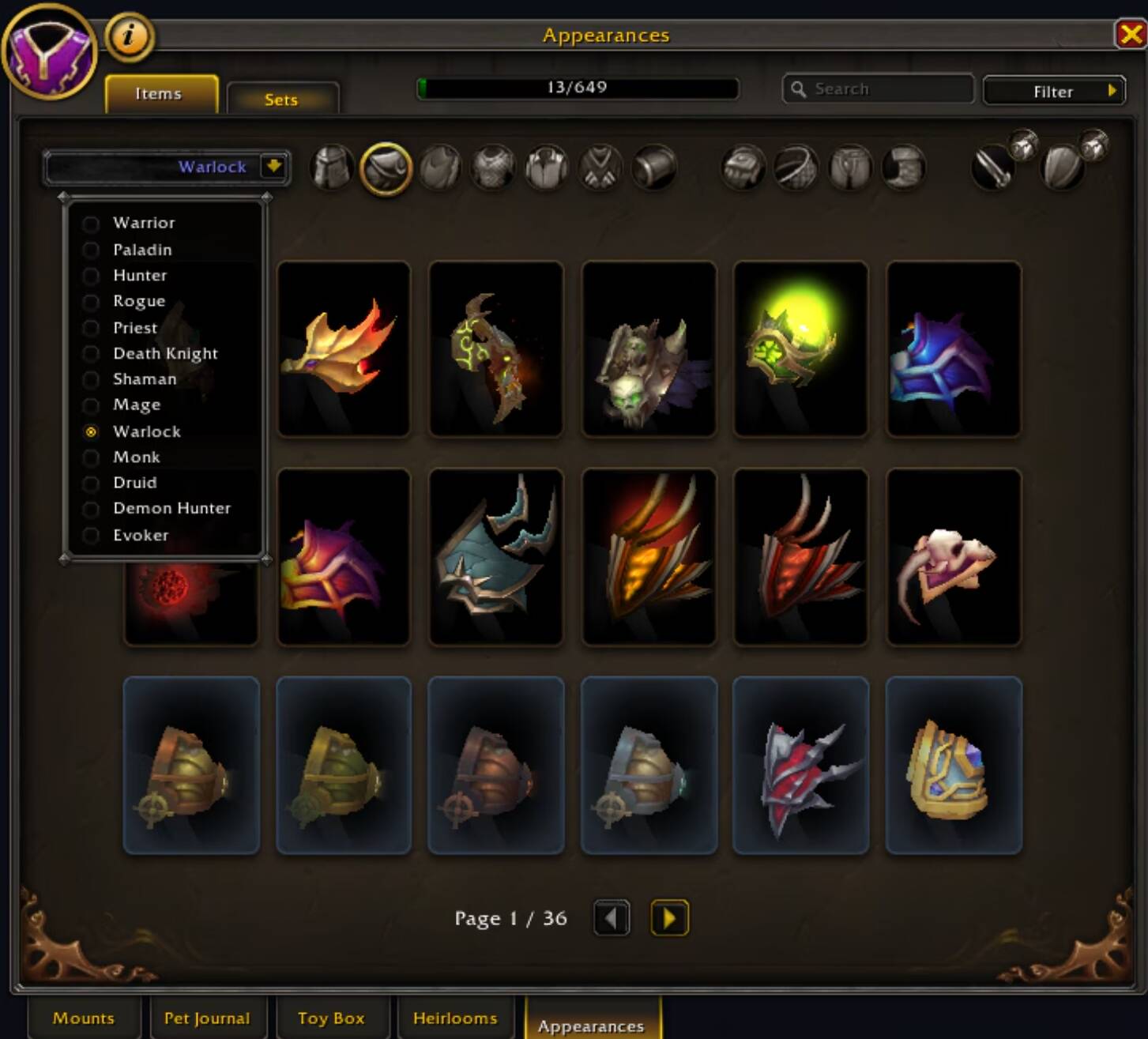
Task: Switch to the Pet Journal tab
Action: click(206, 1018)
